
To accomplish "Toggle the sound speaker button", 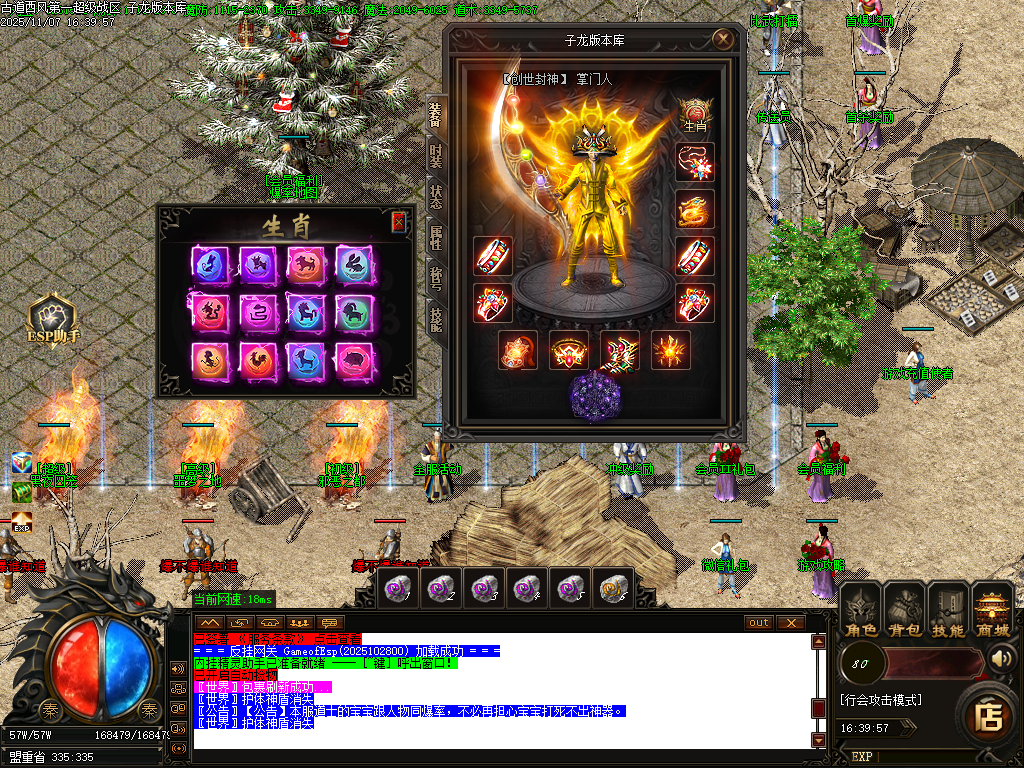I will [x=1001, y=658].
